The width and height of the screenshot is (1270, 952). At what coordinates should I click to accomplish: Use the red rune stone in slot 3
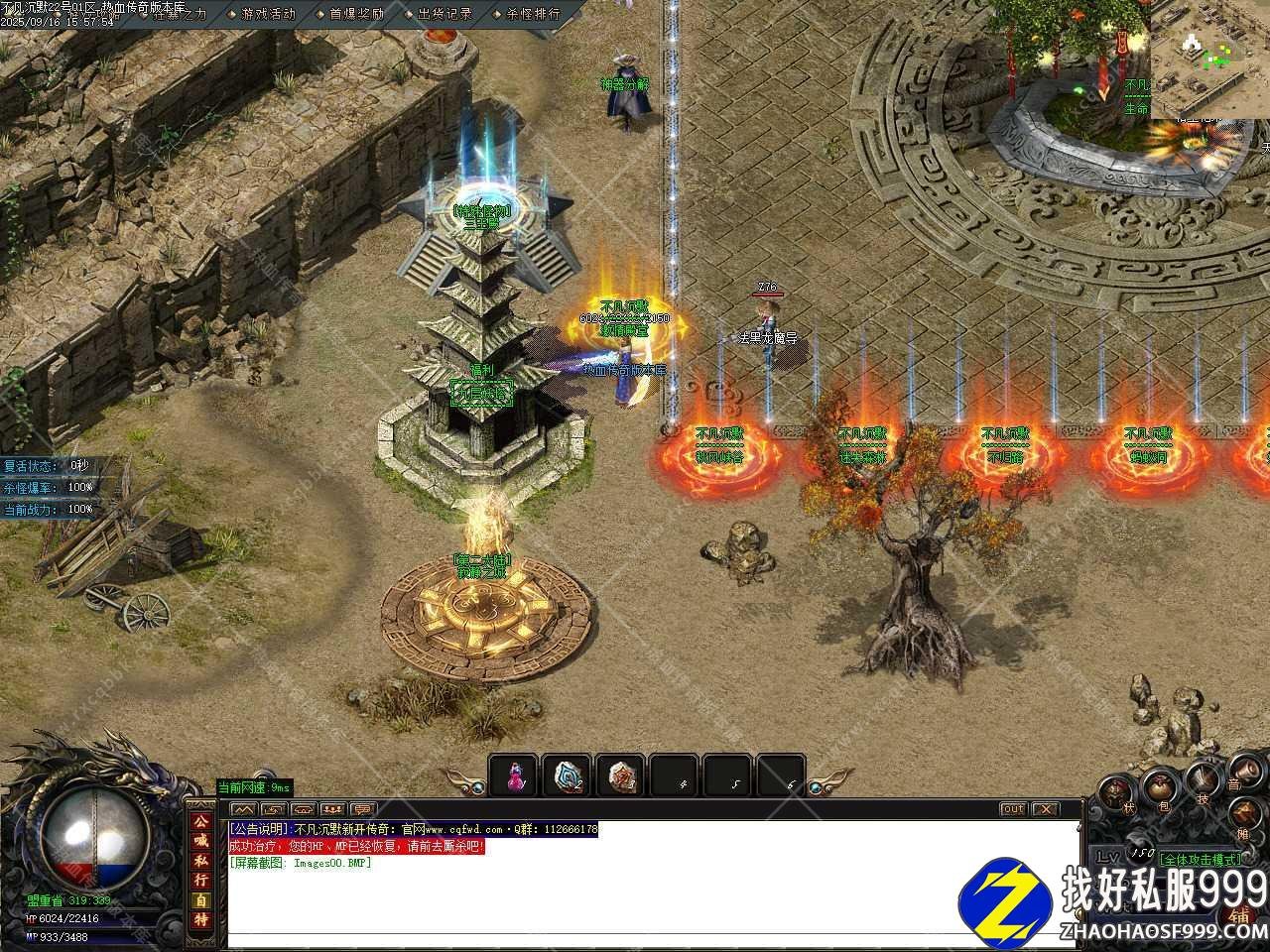click(622, 776)
